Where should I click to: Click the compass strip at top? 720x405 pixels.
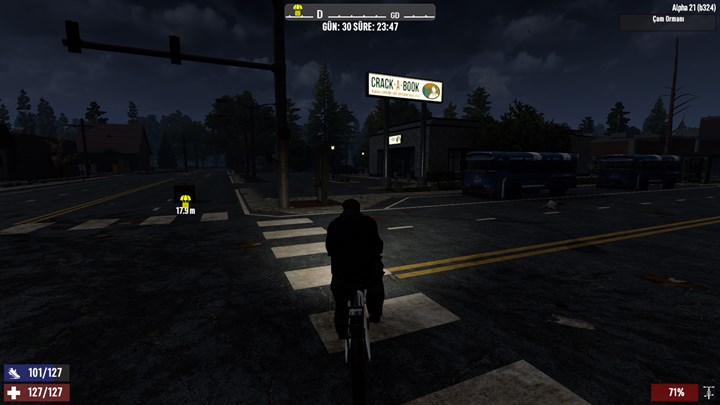(x=360, y=16)
